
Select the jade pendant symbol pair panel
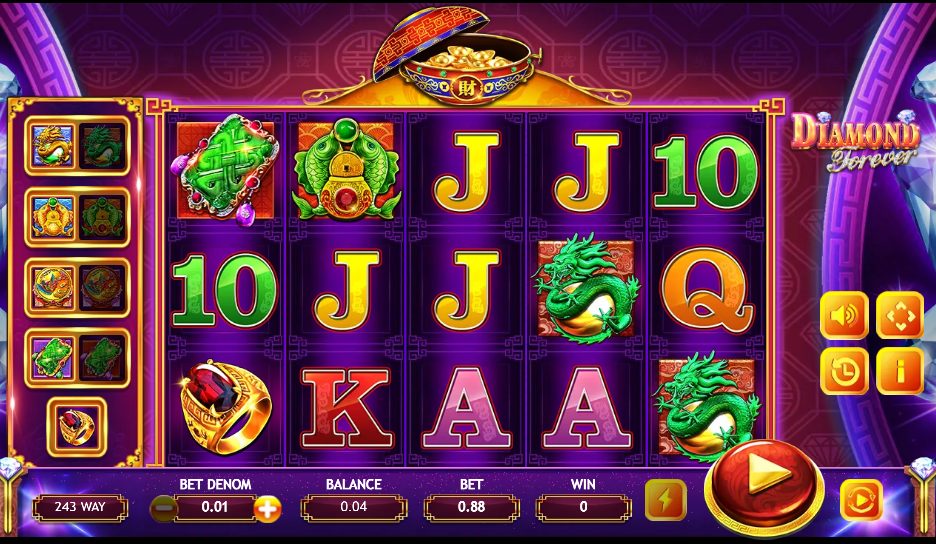point(77,357)
